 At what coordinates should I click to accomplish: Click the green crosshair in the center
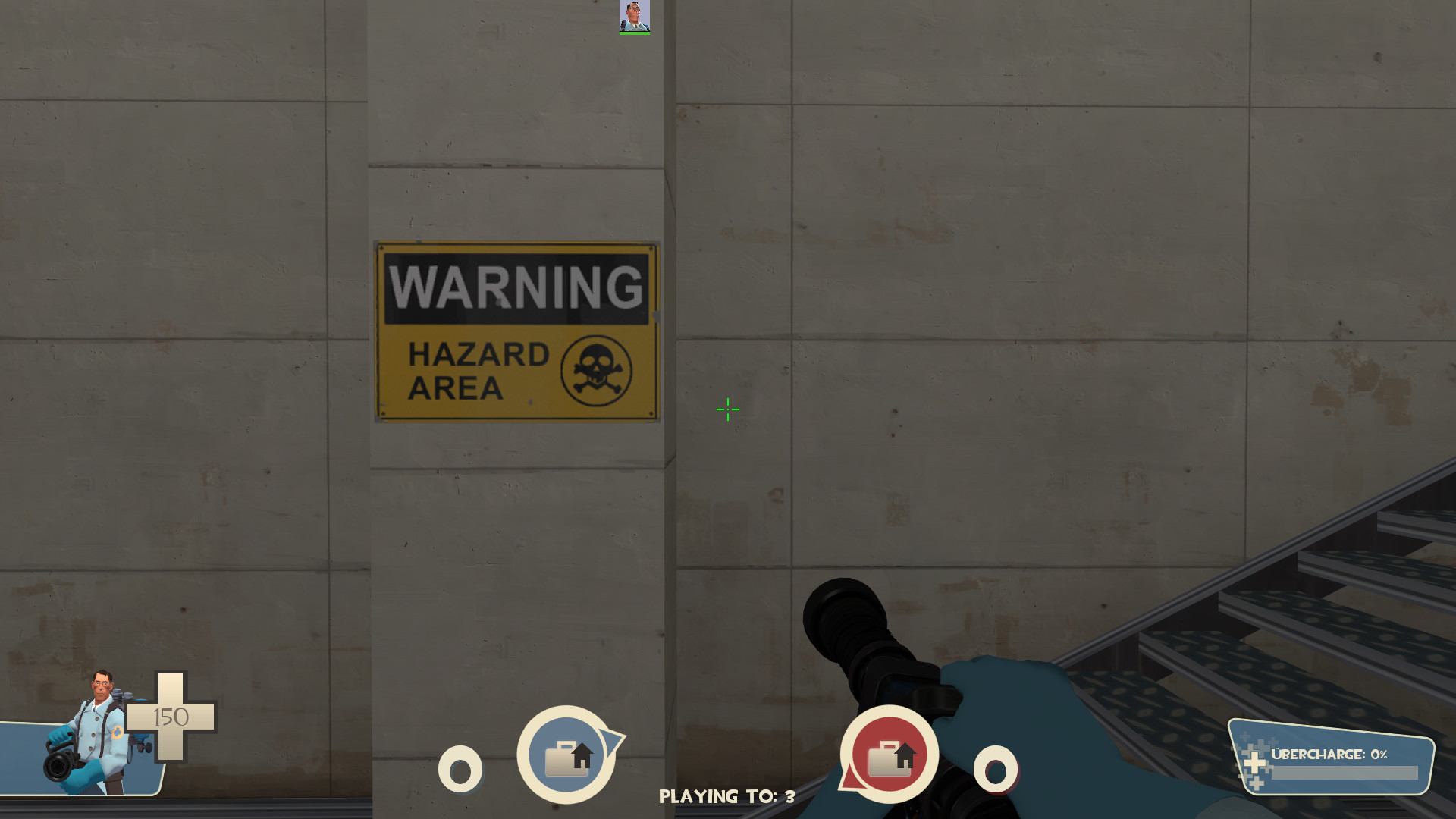pyautogui.click(x=727, y=409)
